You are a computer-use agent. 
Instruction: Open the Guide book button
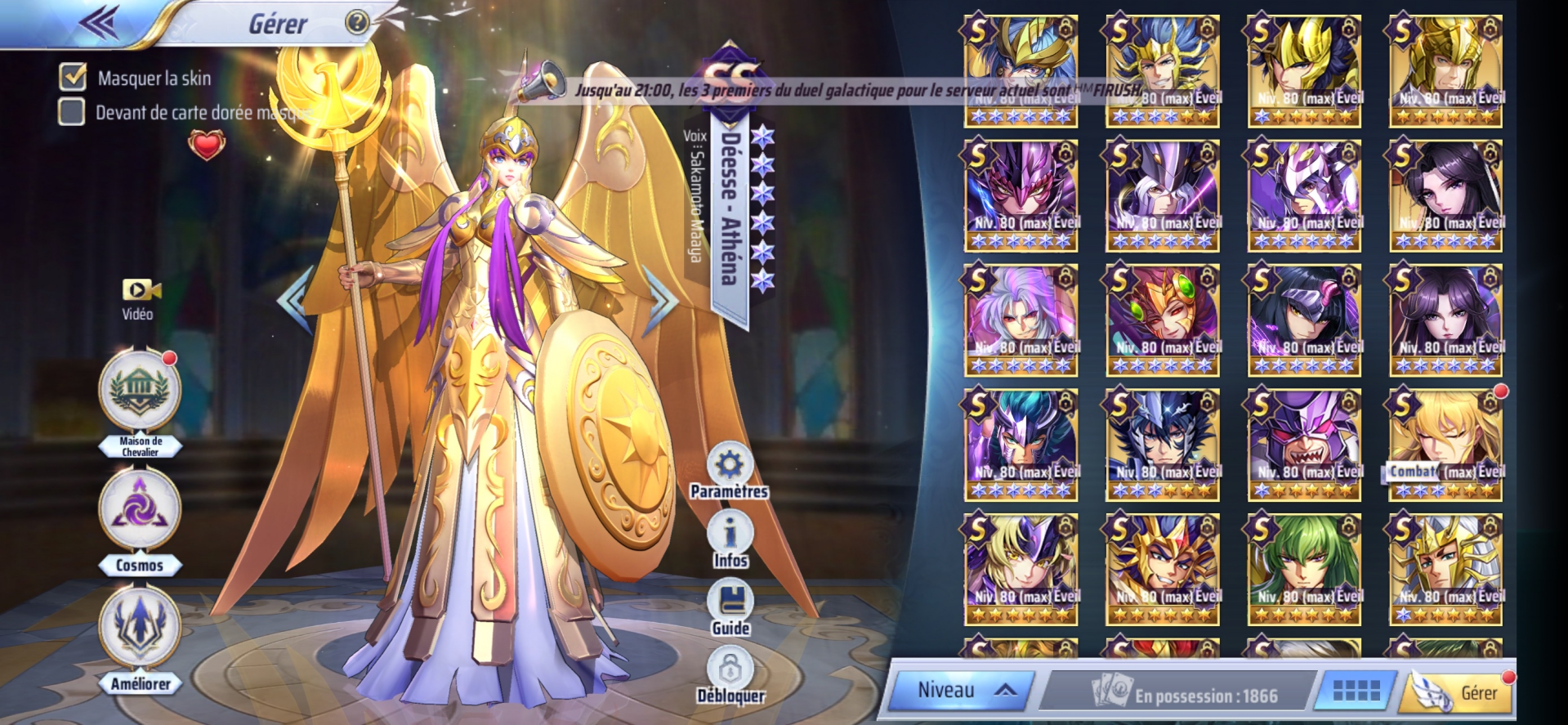730,603
